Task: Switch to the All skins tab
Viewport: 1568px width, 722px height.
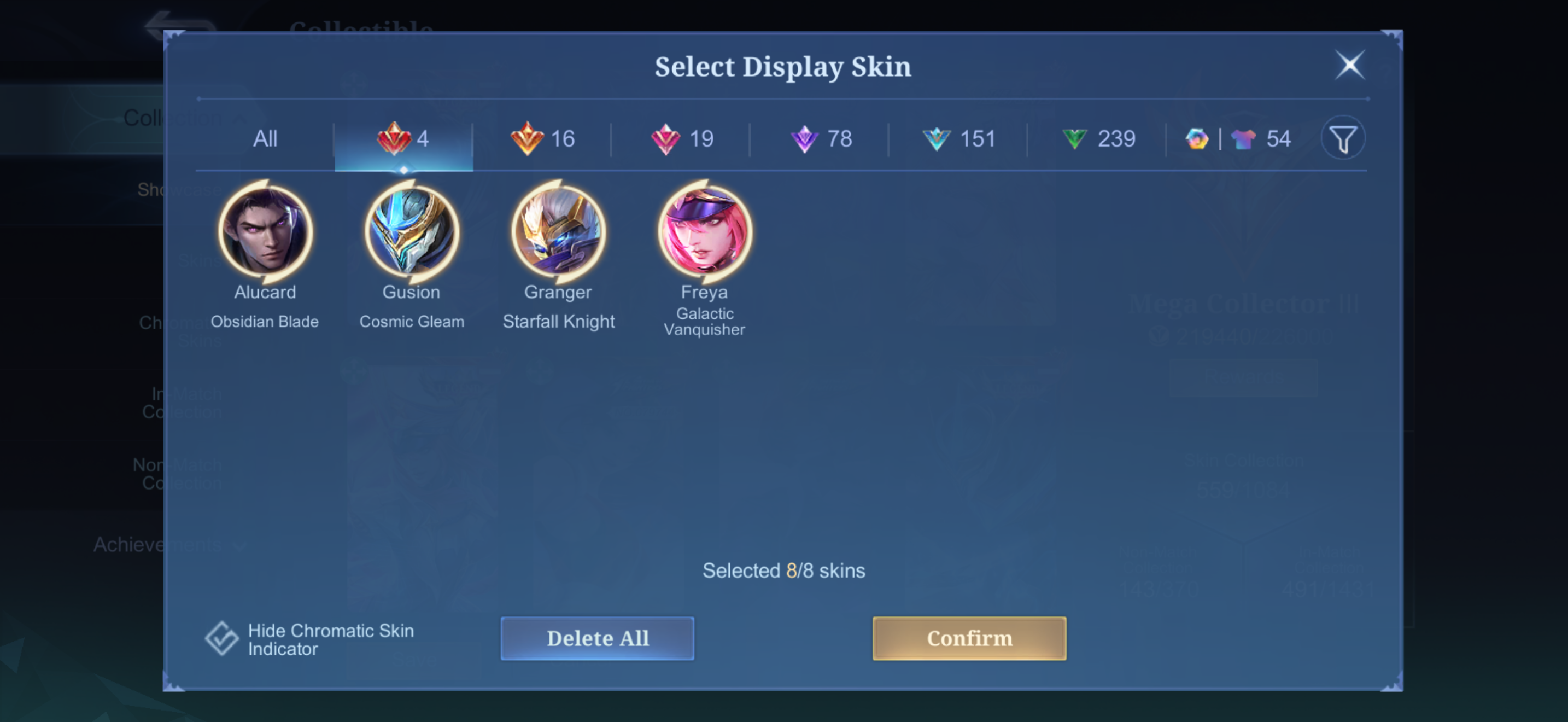Action: pos(265,139)
